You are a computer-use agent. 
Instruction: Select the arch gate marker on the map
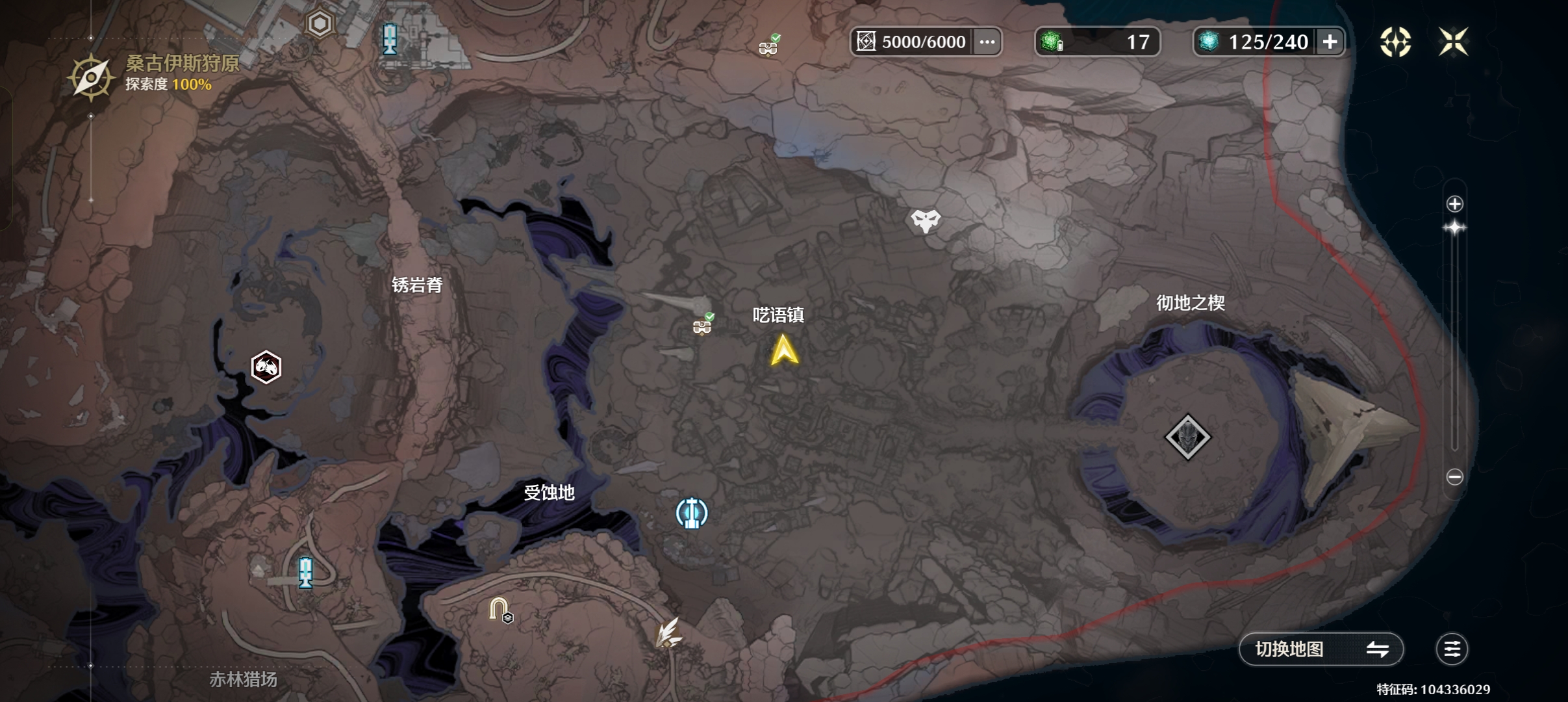coord(499,609)
